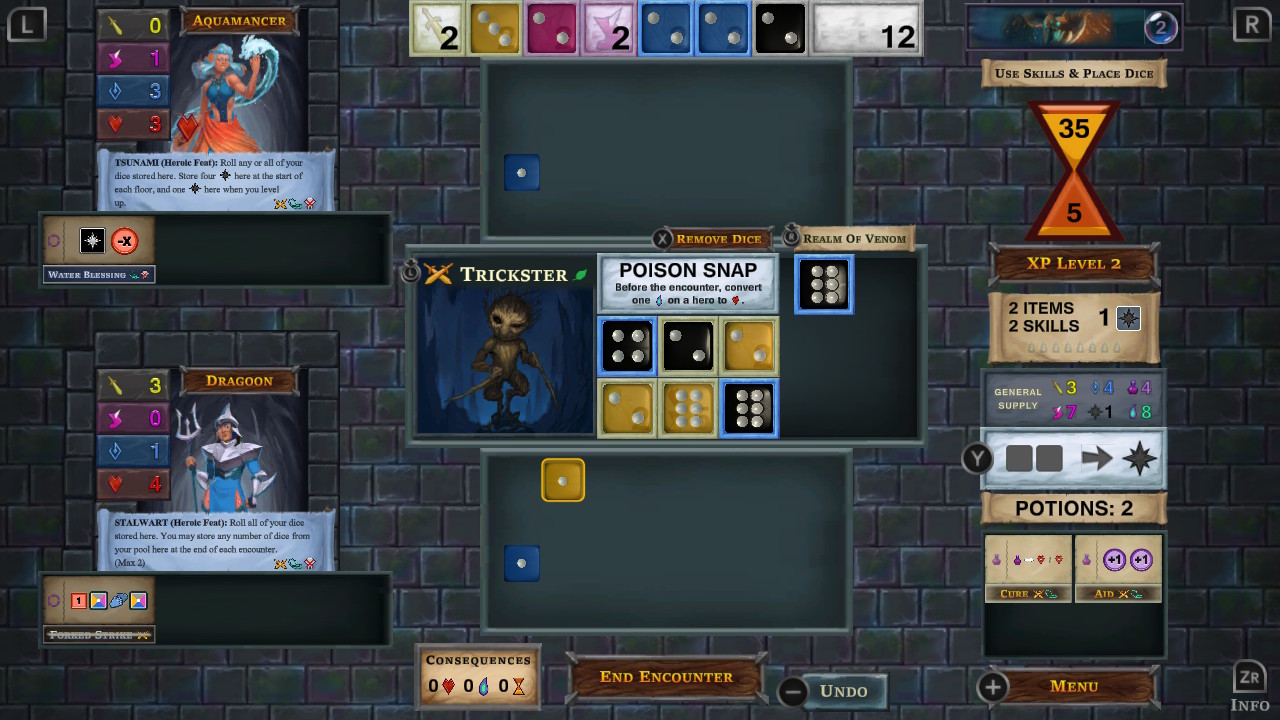
Task: Expand the L shoulder panel
Action: 27,24
